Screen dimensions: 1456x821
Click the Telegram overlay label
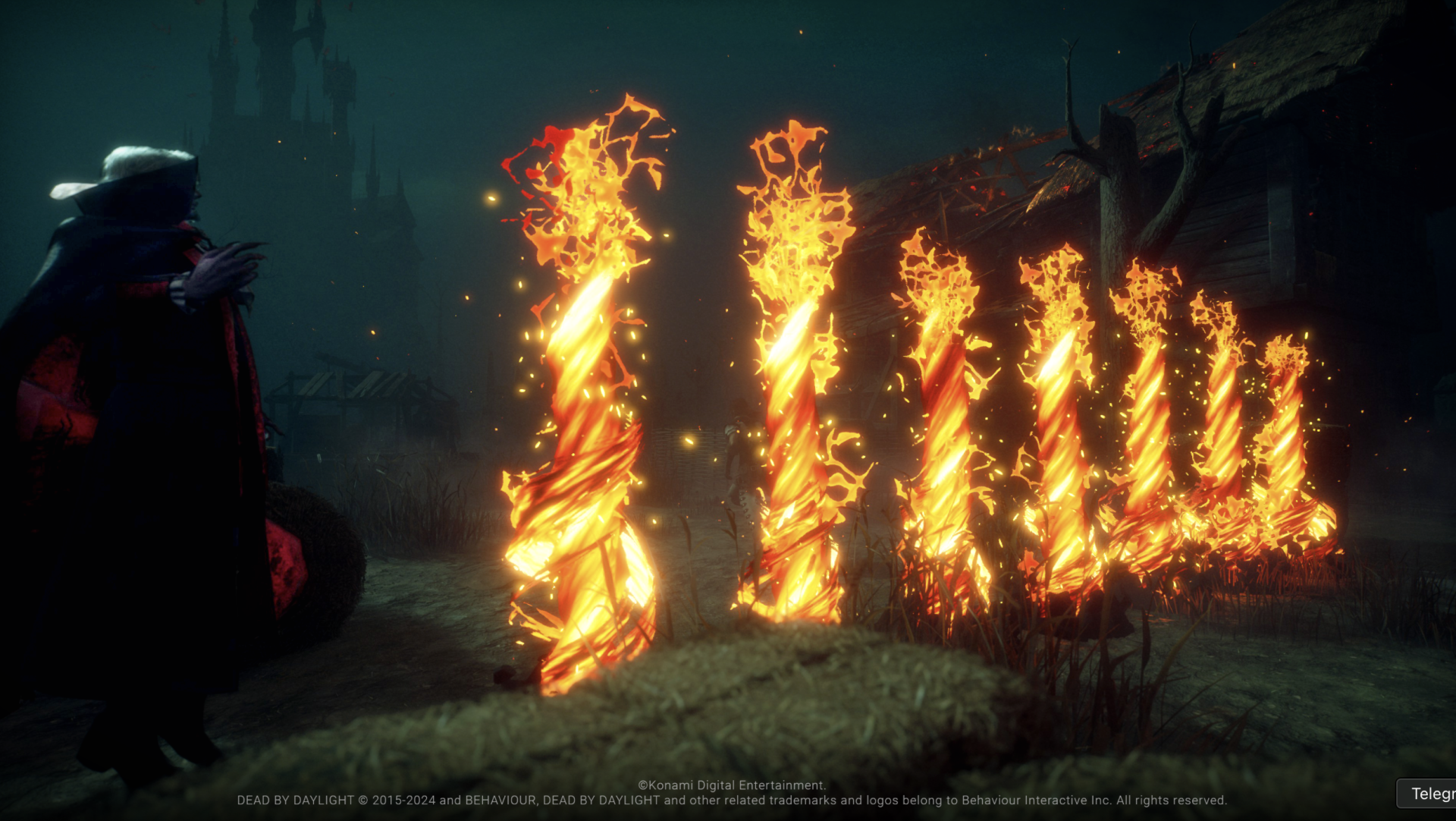pos(1430,794)
